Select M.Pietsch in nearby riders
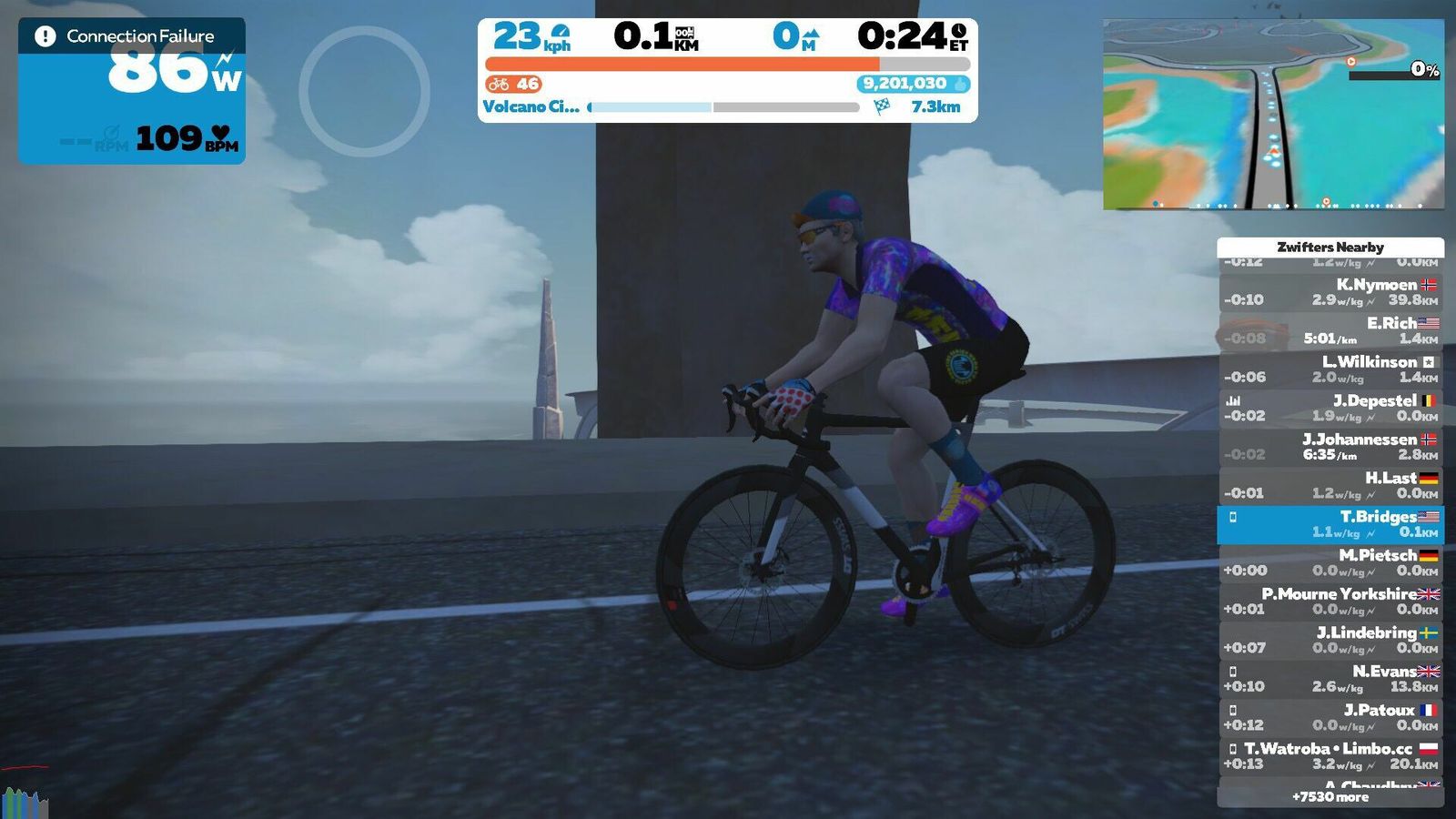Viewport: 1456px width, 819px height. pyautogui.click(x=1330, y=562)
